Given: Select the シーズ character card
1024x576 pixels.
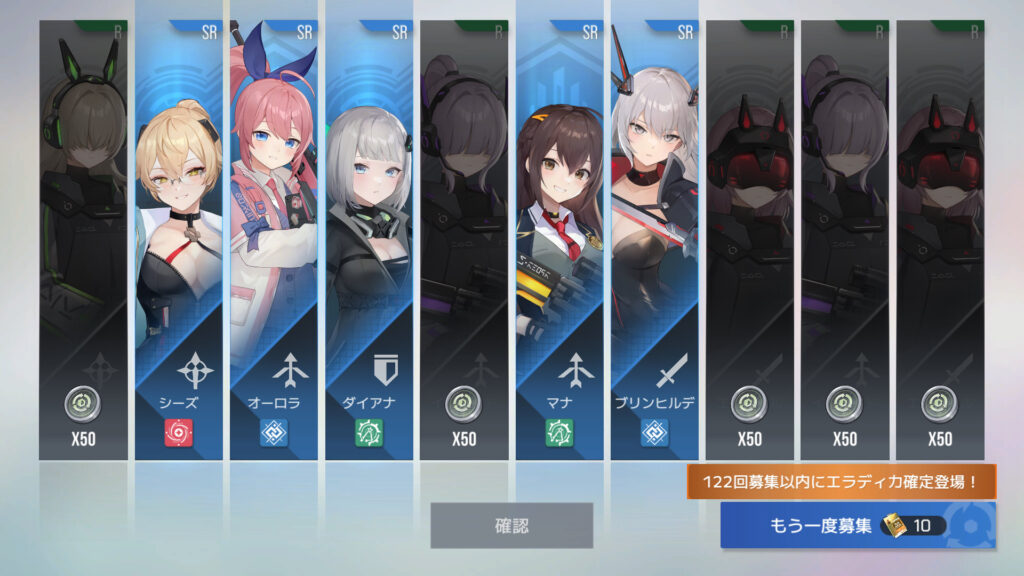Looking at the screenshot, I should (x=179, y=240).
